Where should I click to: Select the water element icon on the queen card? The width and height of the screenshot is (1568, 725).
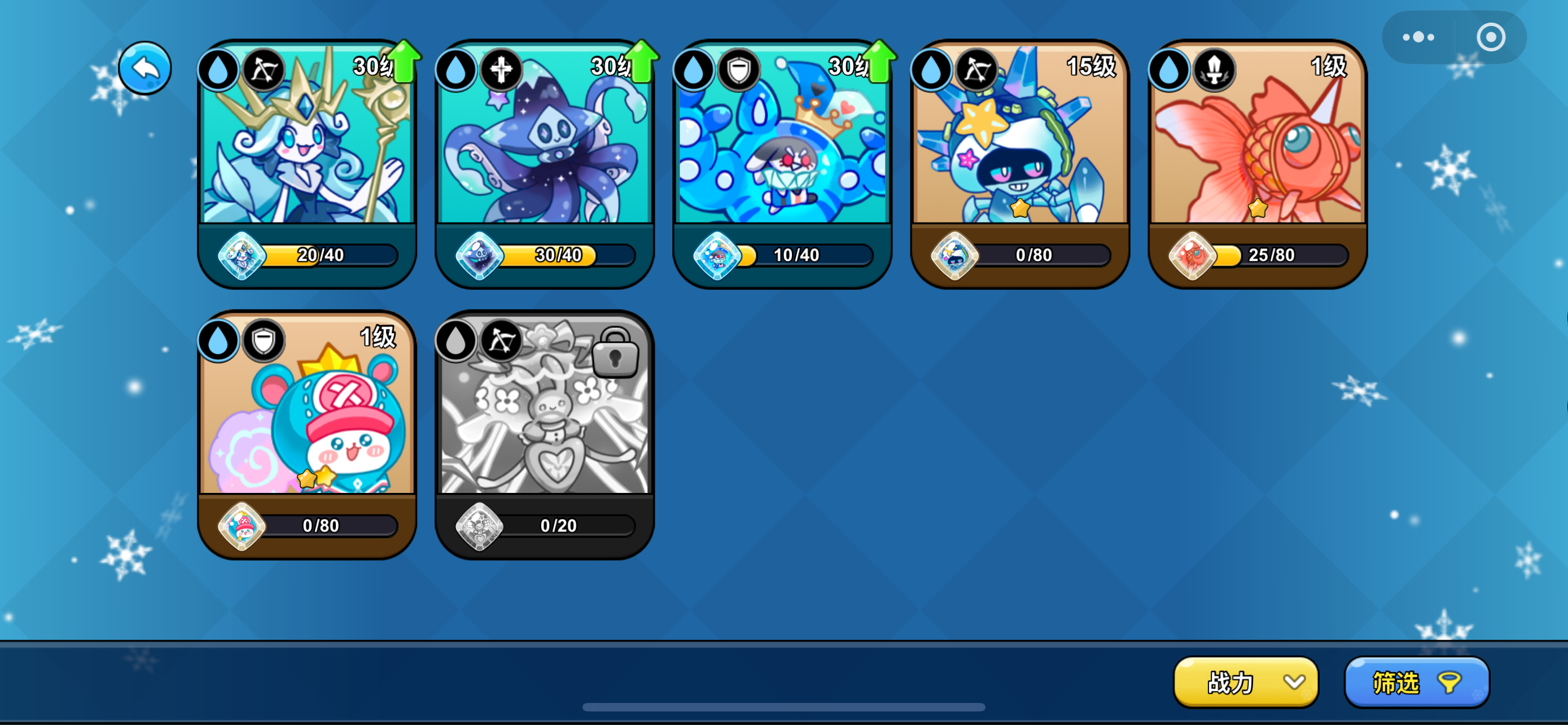[218, 69]
